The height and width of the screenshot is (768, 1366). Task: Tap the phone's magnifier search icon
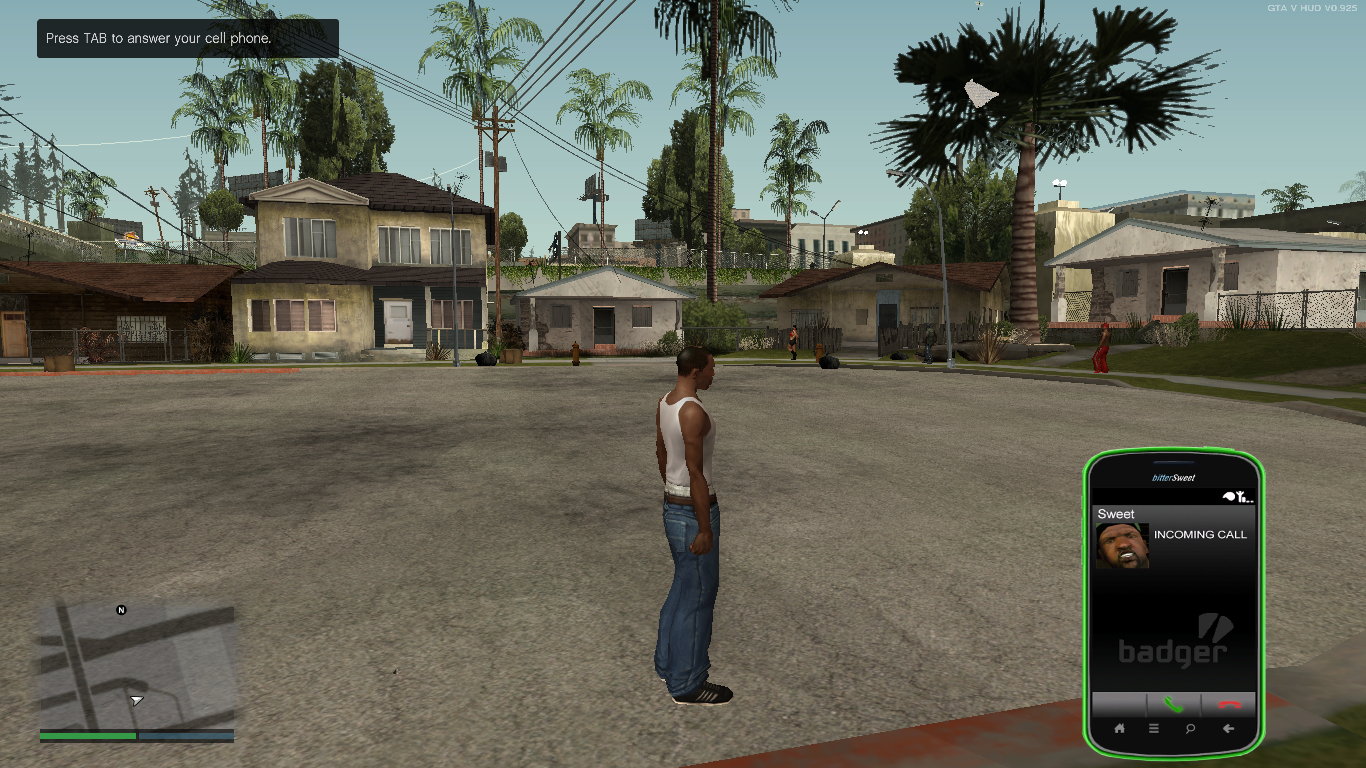pyautogui.click(x=1190, y=729)
